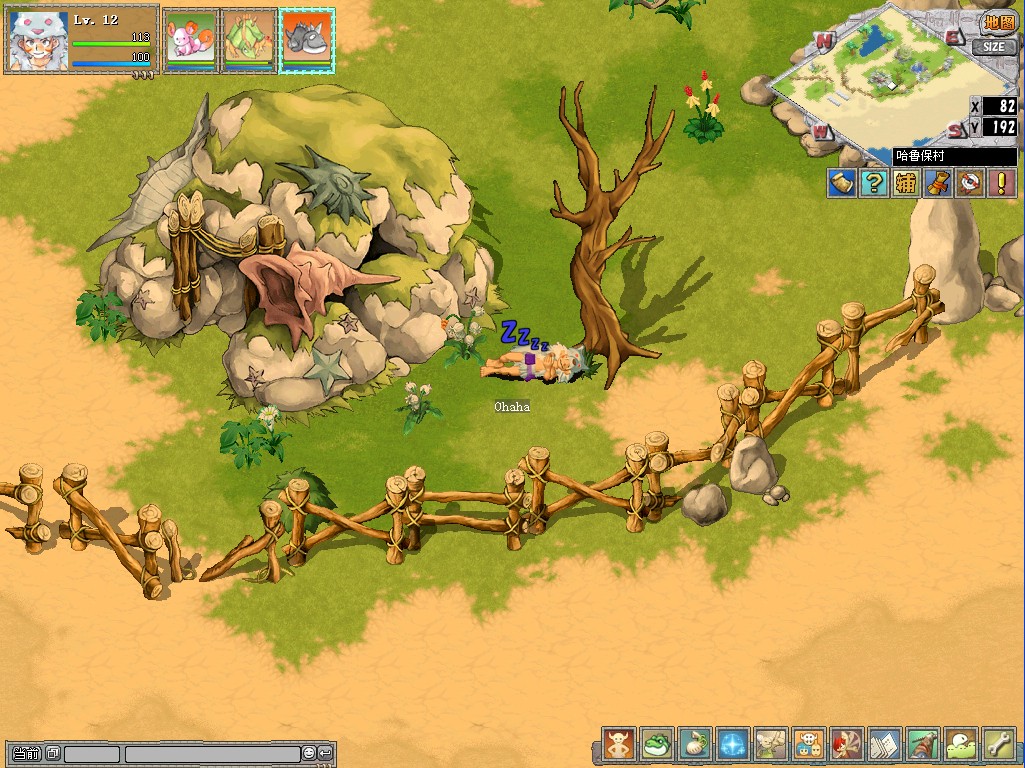Choose the green leafy lizard pet portrait

point(248,40)
